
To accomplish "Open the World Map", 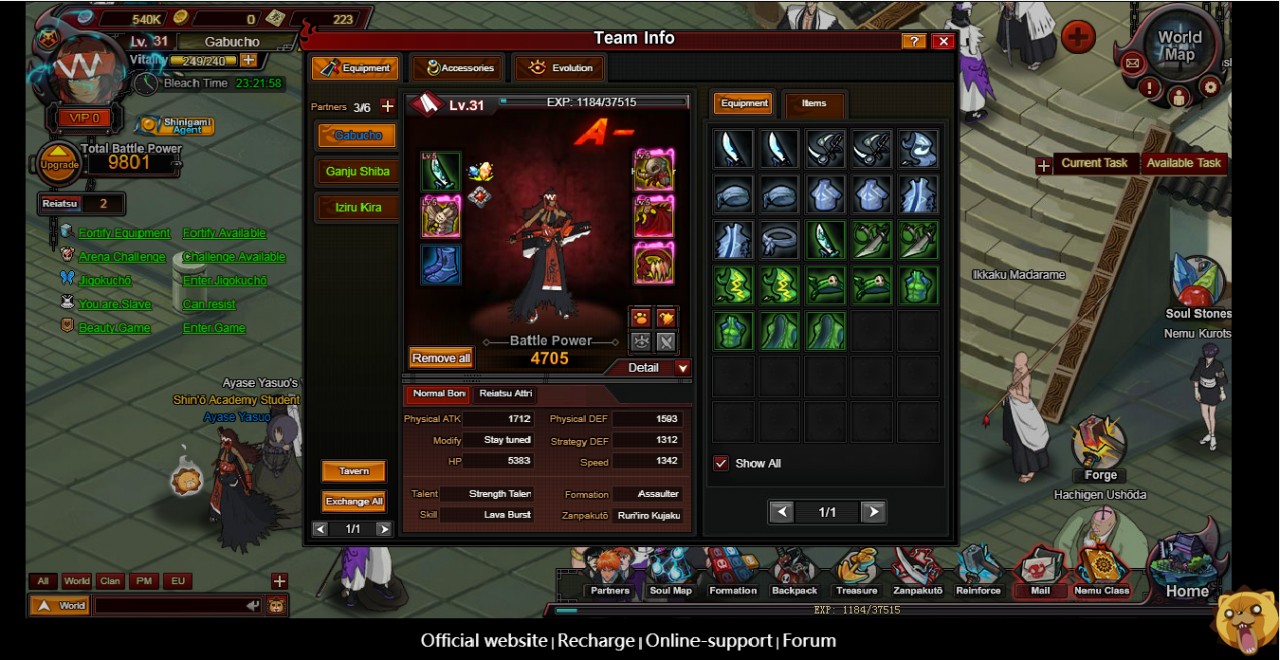I will [x=1179, y=48].
